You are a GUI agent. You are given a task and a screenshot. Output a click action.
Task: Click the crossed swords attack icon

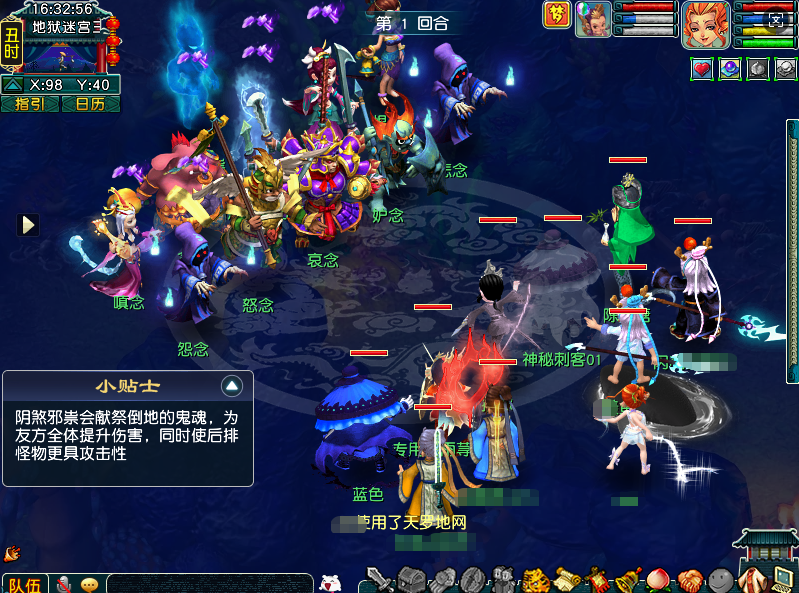pos(379,579)
